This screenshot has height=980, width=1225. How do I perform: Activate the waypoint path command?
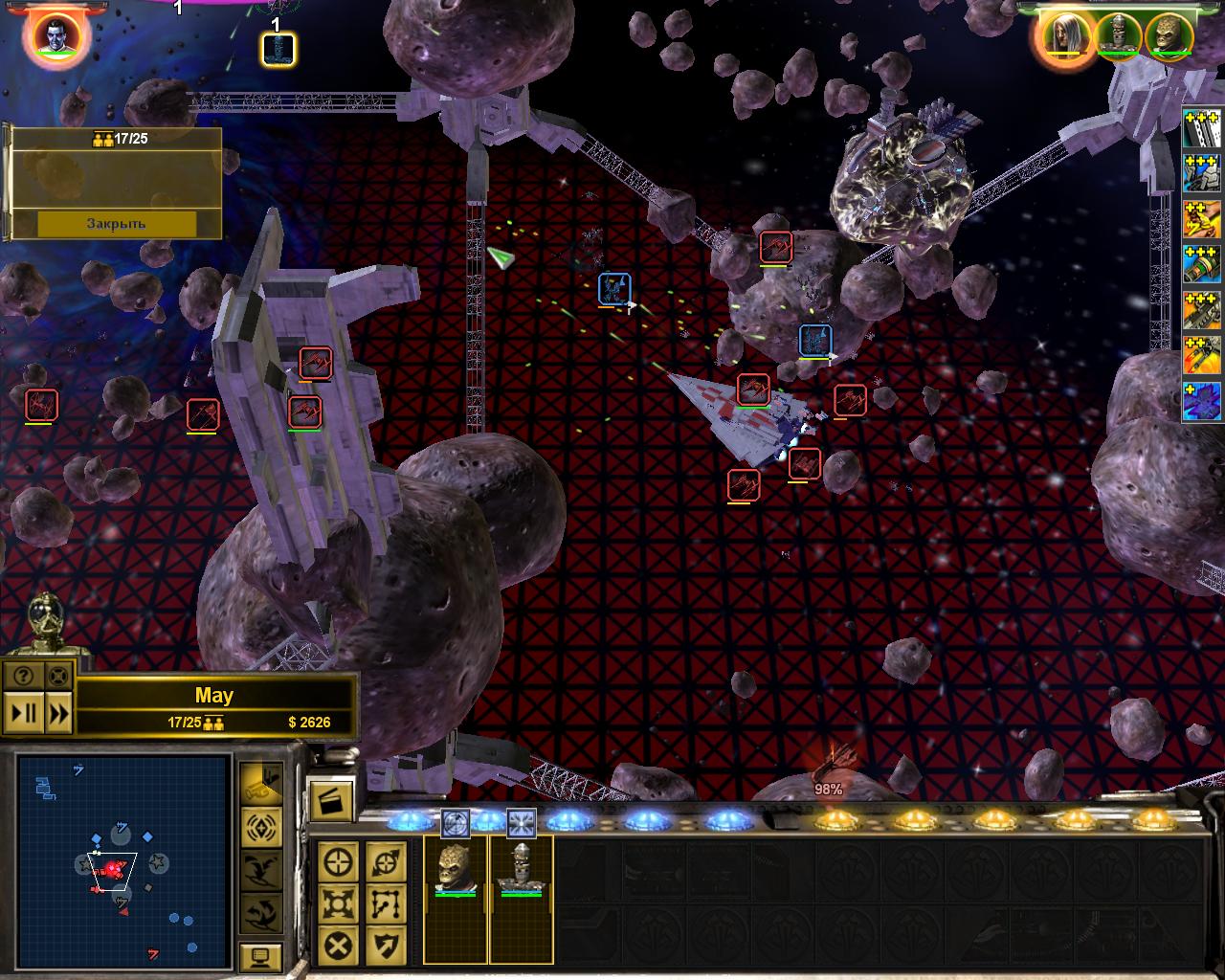tap(385, 903)
